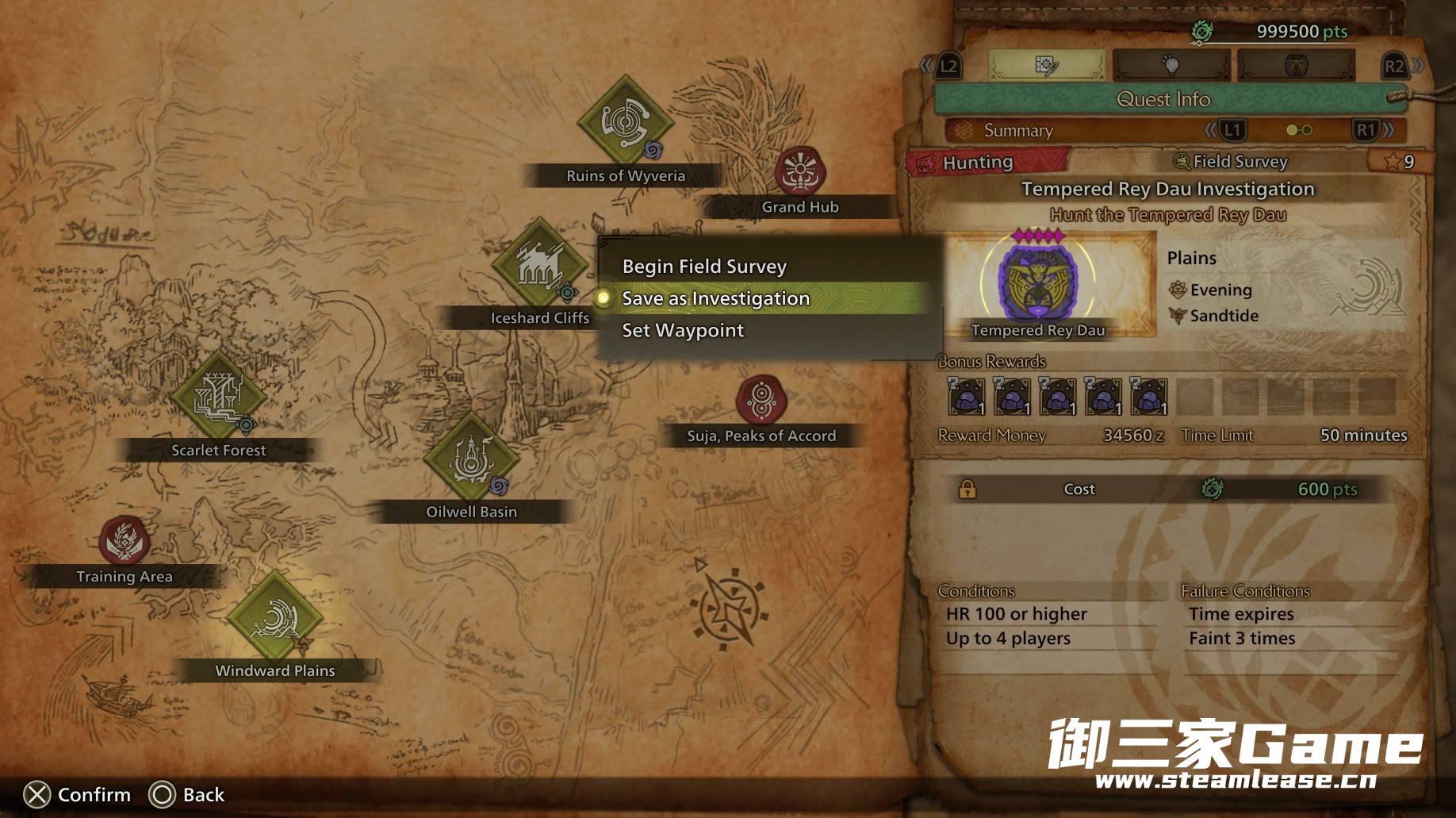1456x818 pixels.
Task: Open the middle tab with bulb icon
Action: (x=1171, y=66)
